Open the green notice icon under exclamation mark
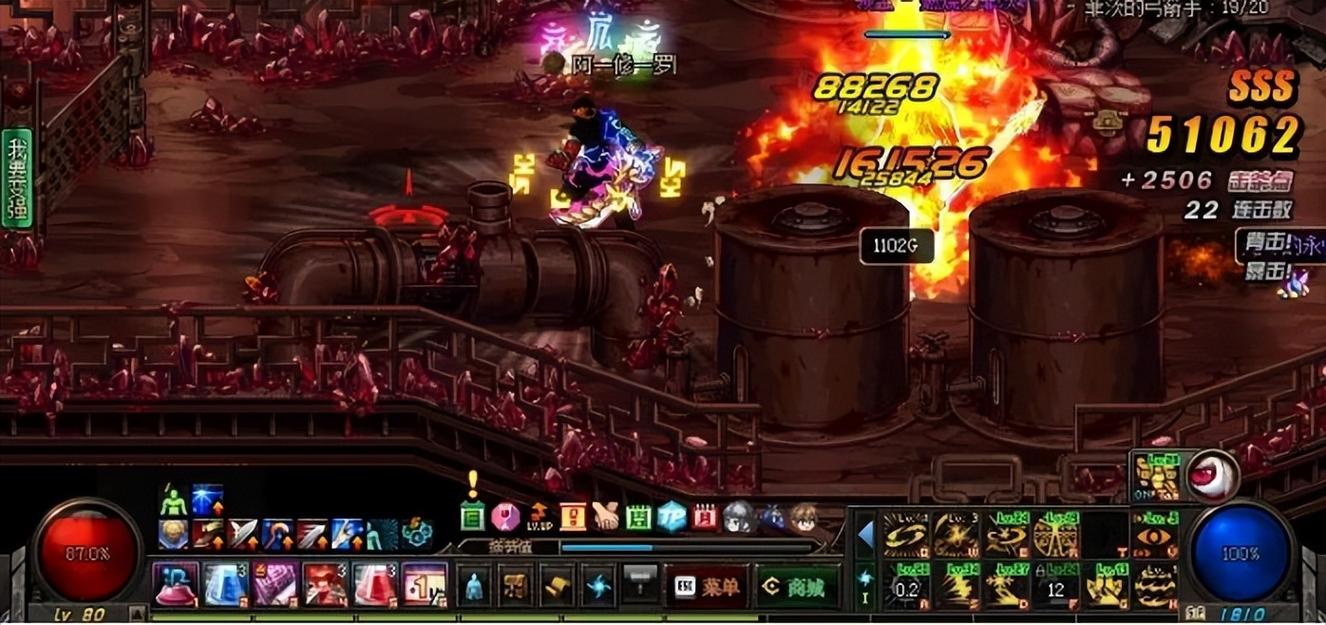This screenshot has height=625, width=1326. [x=473, y=517]
